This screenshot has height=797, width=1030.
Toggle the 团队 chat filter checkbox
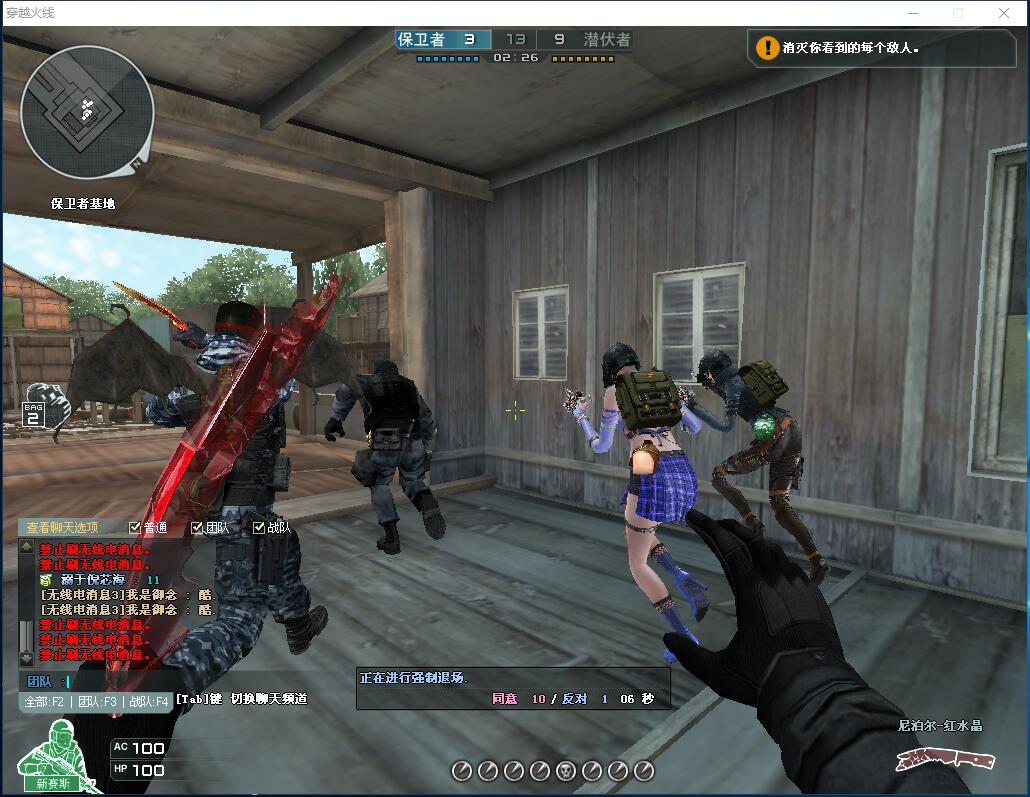coord(198,527)
